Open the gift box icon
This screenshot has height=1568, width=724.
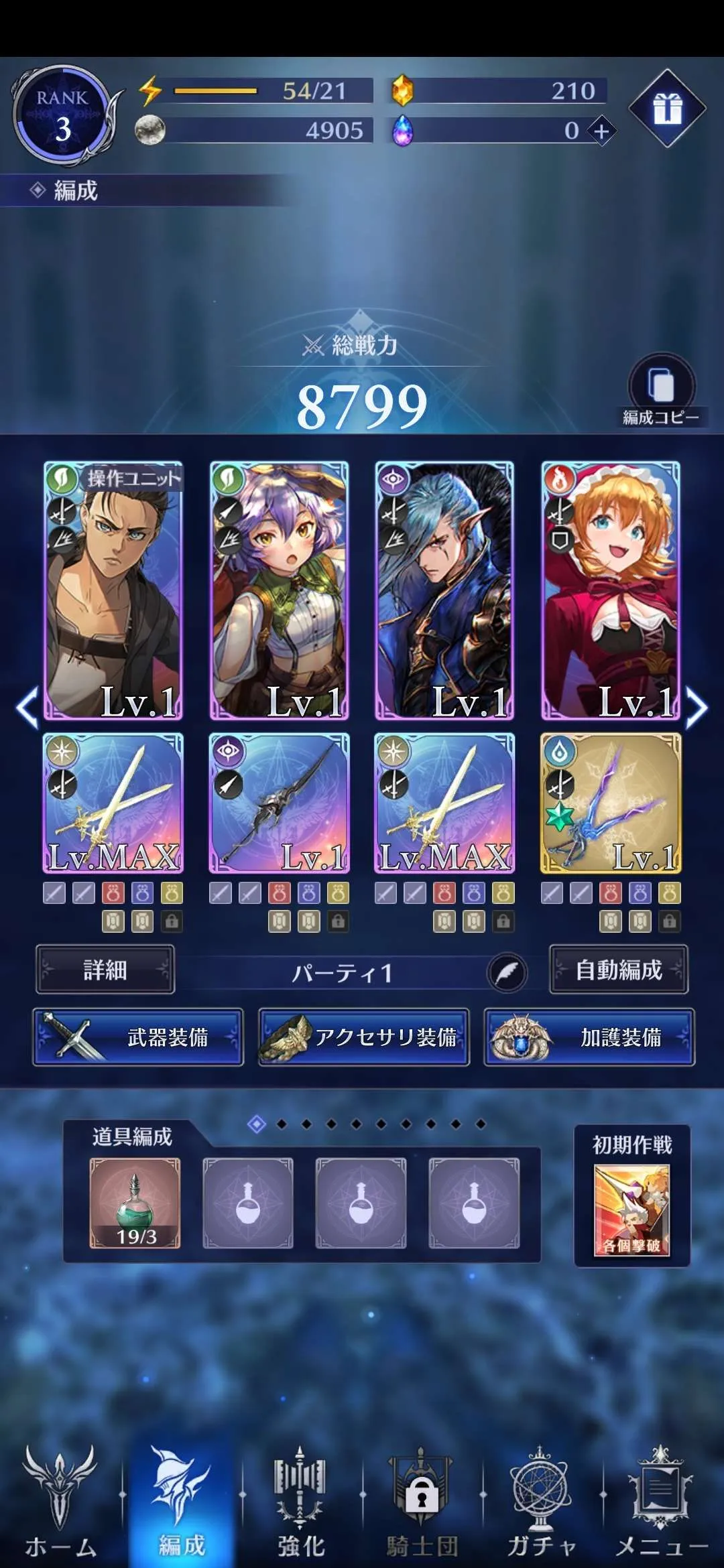point(667,108)
